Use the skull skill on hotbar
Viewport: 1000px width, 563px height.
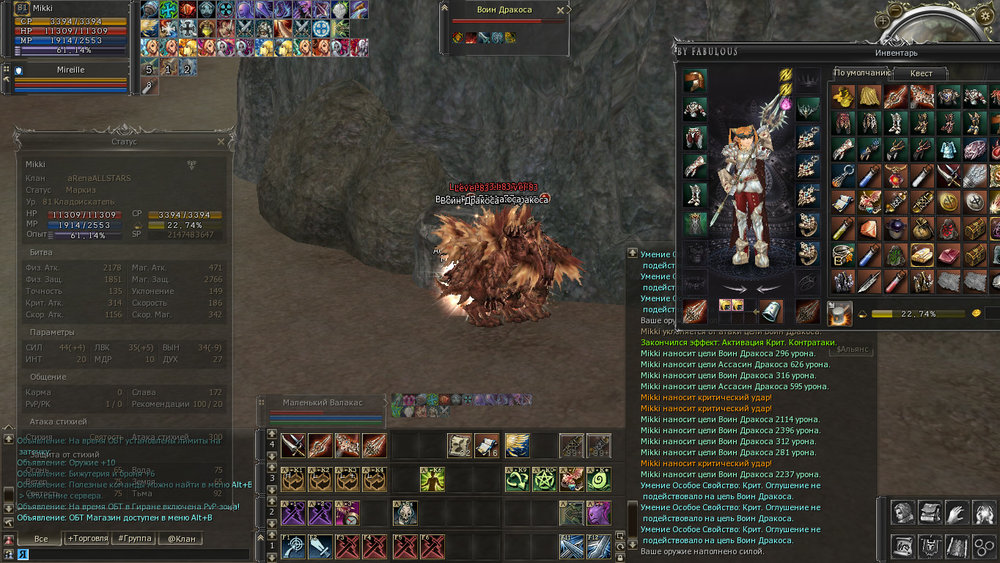(x=405, y=513)
